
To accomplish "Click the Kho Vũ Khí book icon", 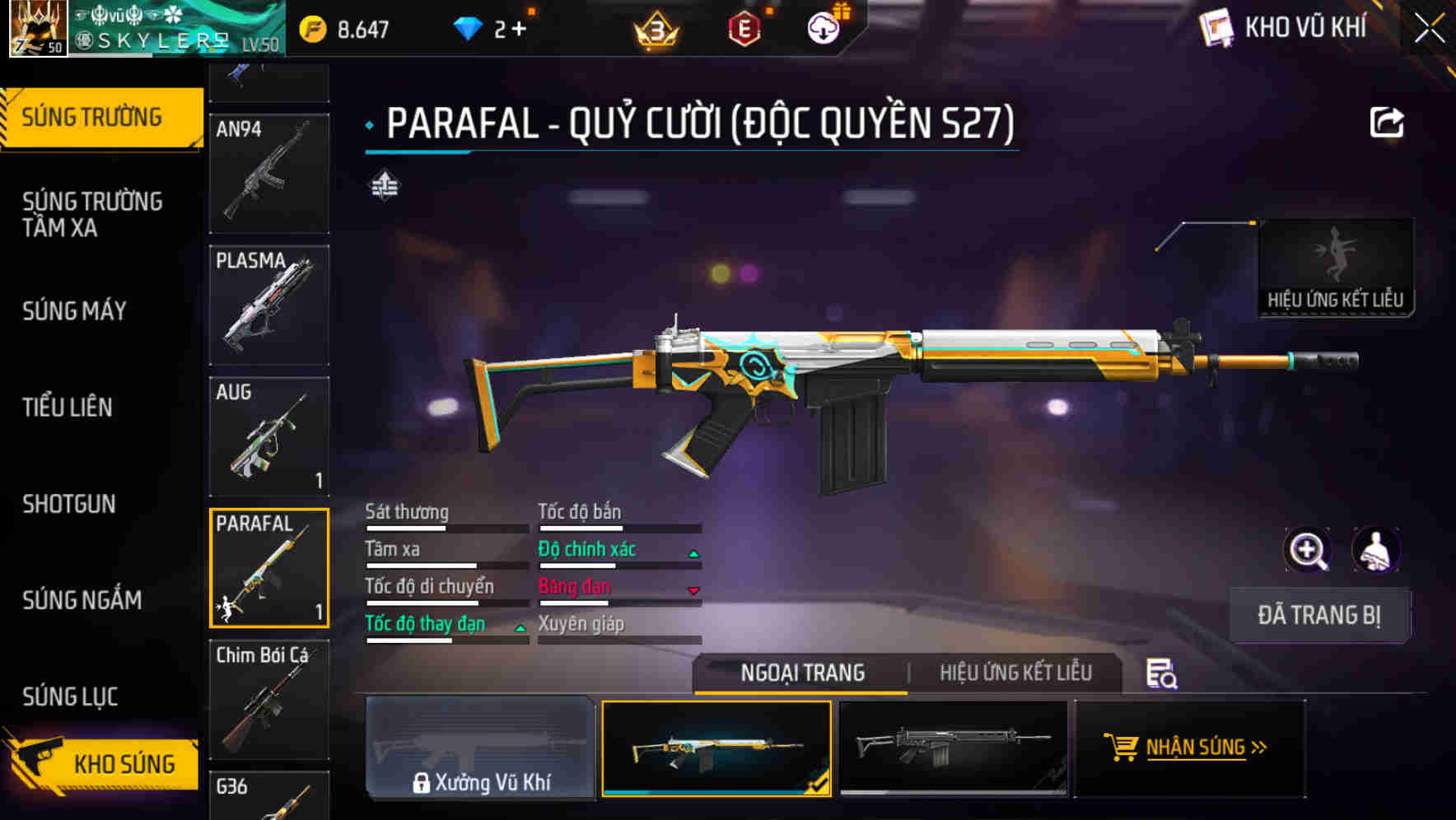I will pos(1216,27).
